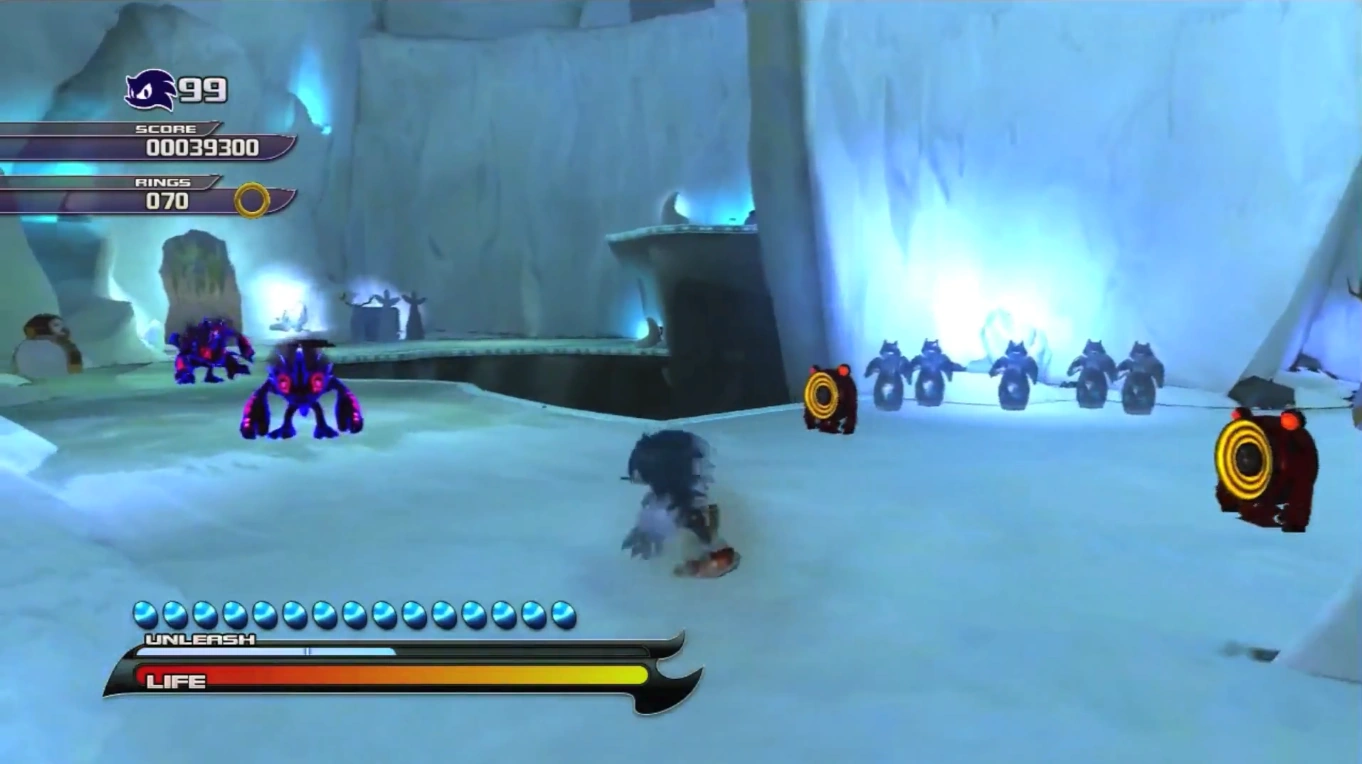Click the Werehog head lives icon
This screenshot has height=764, width=1362.
coord(150,90)
